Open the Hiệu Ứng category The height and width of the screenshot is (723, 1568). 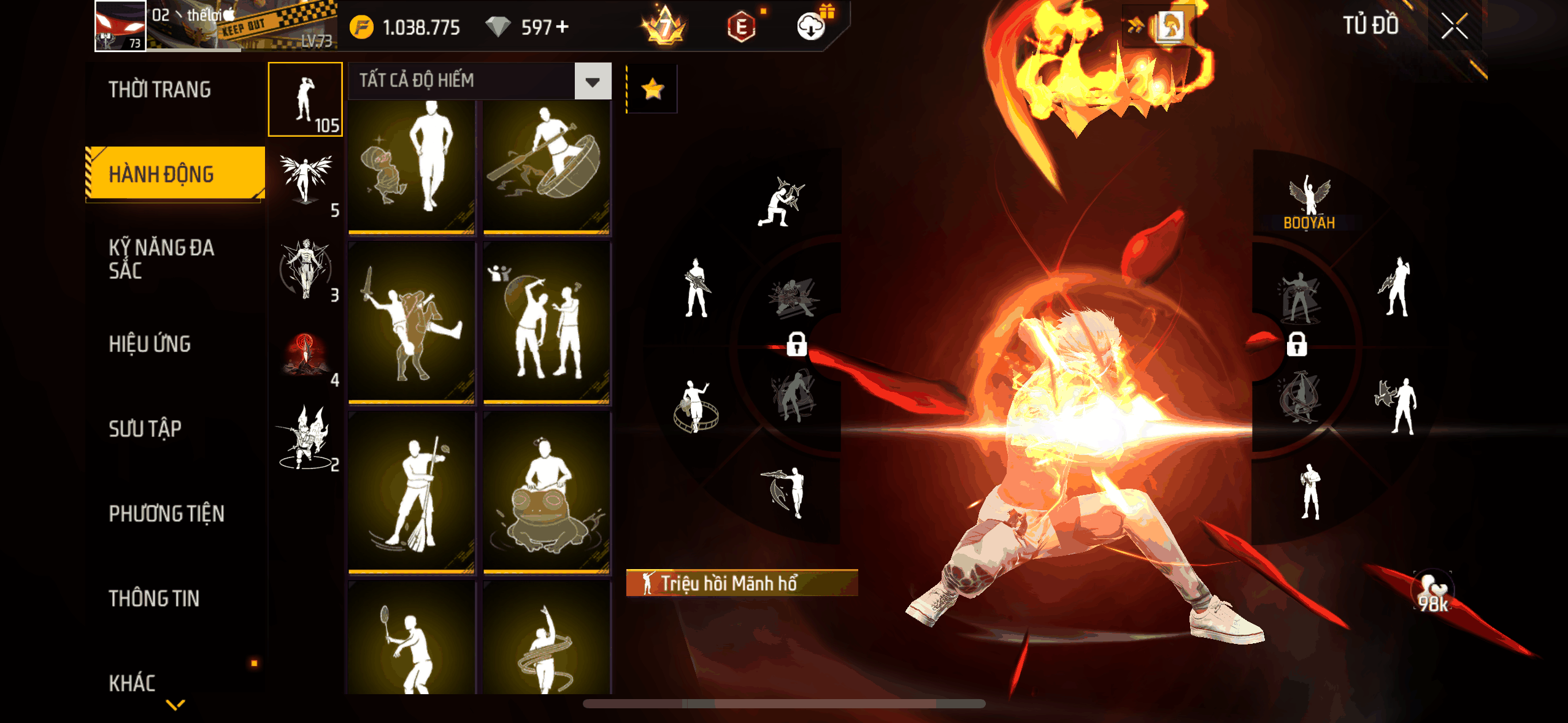(x=150, y=344)
